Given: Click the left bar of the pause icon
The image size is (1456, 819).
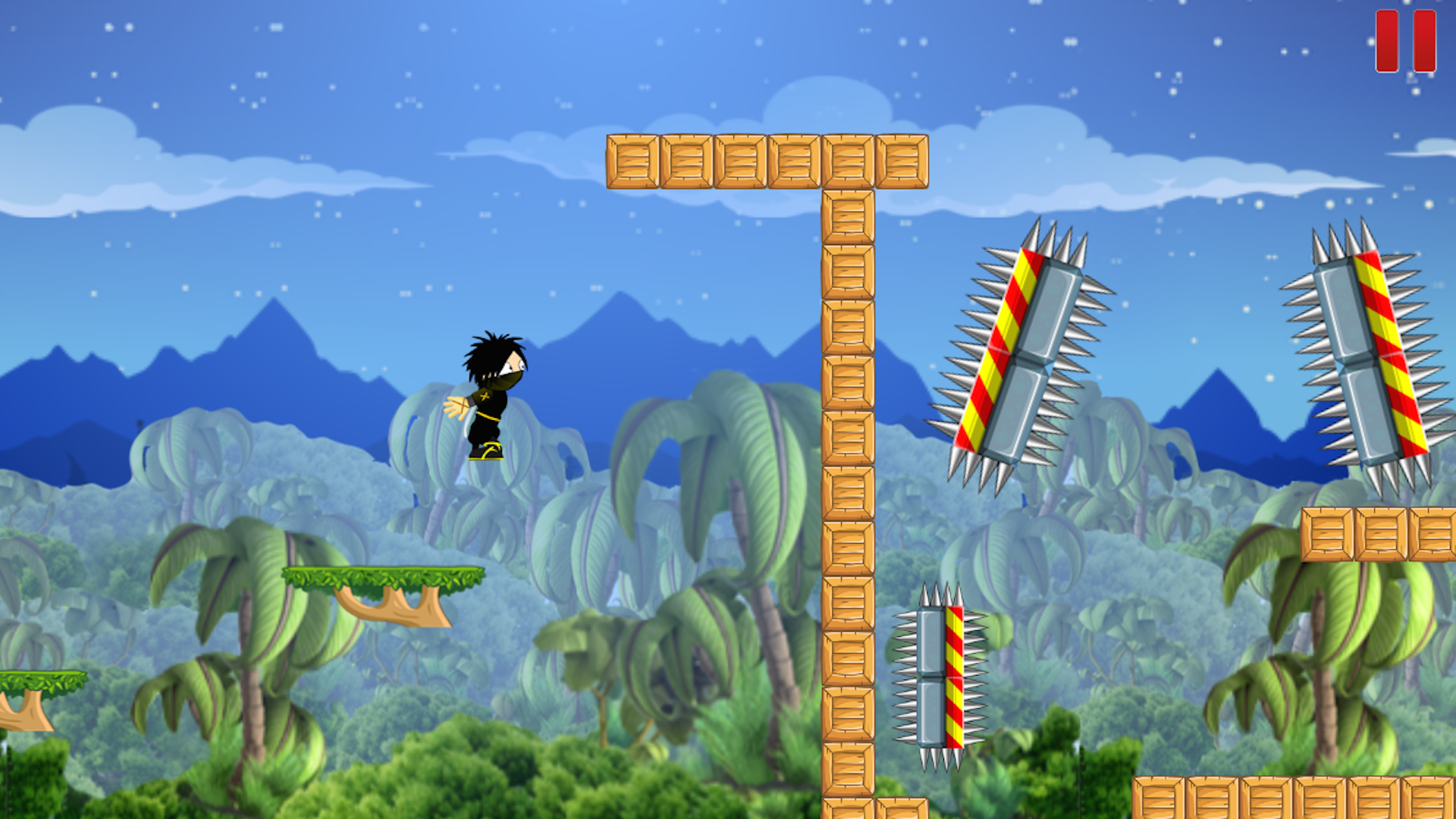Looking at the screenshot, I should (1385, 41).
